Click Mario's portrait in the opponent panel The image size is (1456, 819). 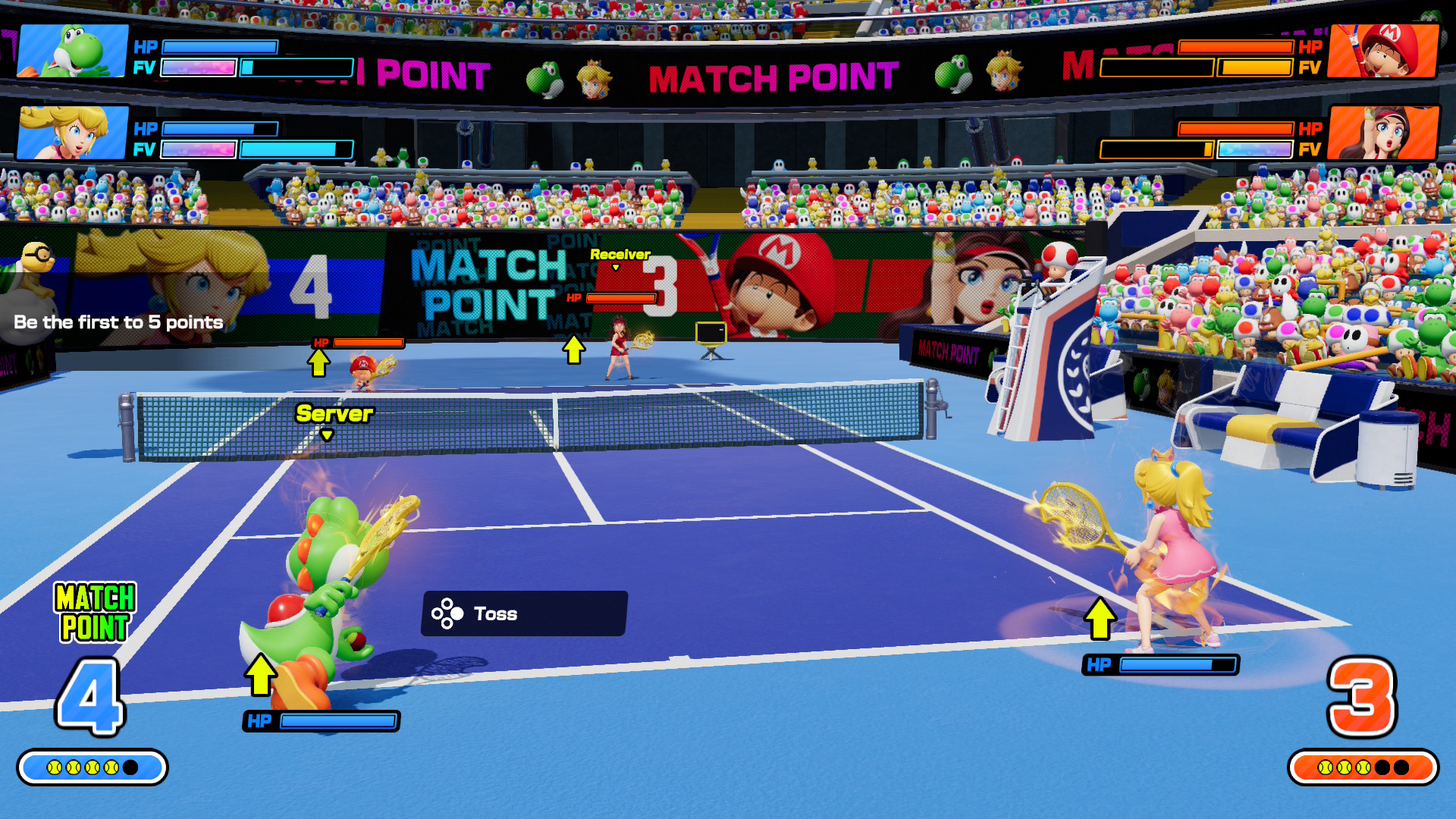click(x=1383, y=51)
